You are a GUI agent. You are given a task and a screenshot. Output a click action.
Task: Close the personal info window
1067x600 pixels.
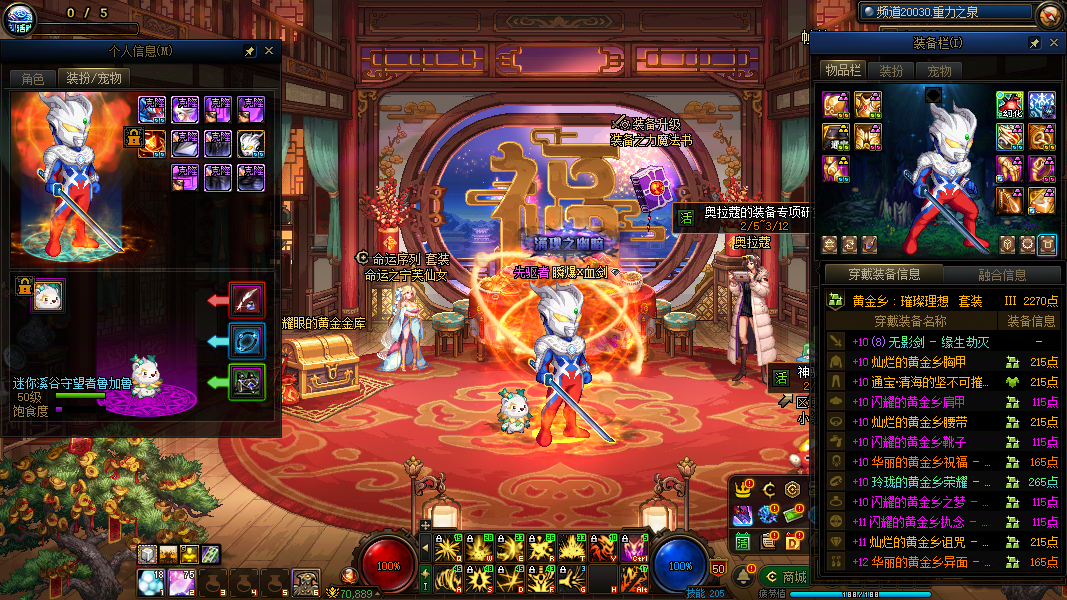[269, 51]
